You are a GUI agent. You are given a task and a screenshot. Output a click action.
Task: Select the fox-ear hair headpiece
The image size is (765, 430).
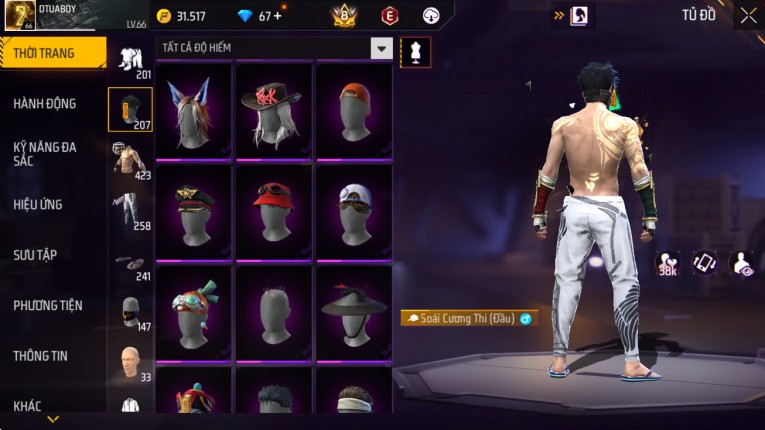[194, 110]
